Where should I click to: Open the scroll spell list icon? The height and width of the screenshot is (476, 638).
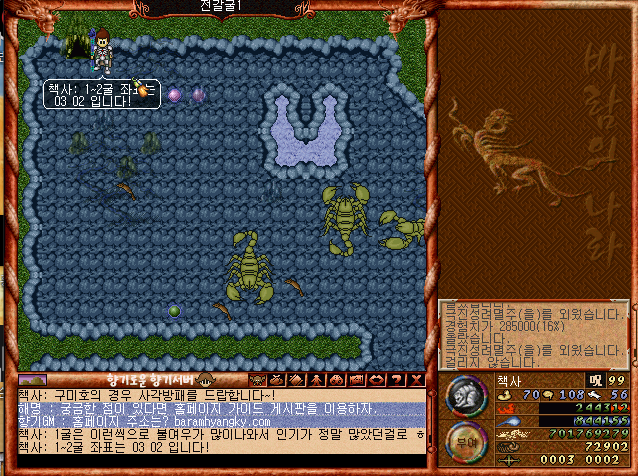point(295,380)
